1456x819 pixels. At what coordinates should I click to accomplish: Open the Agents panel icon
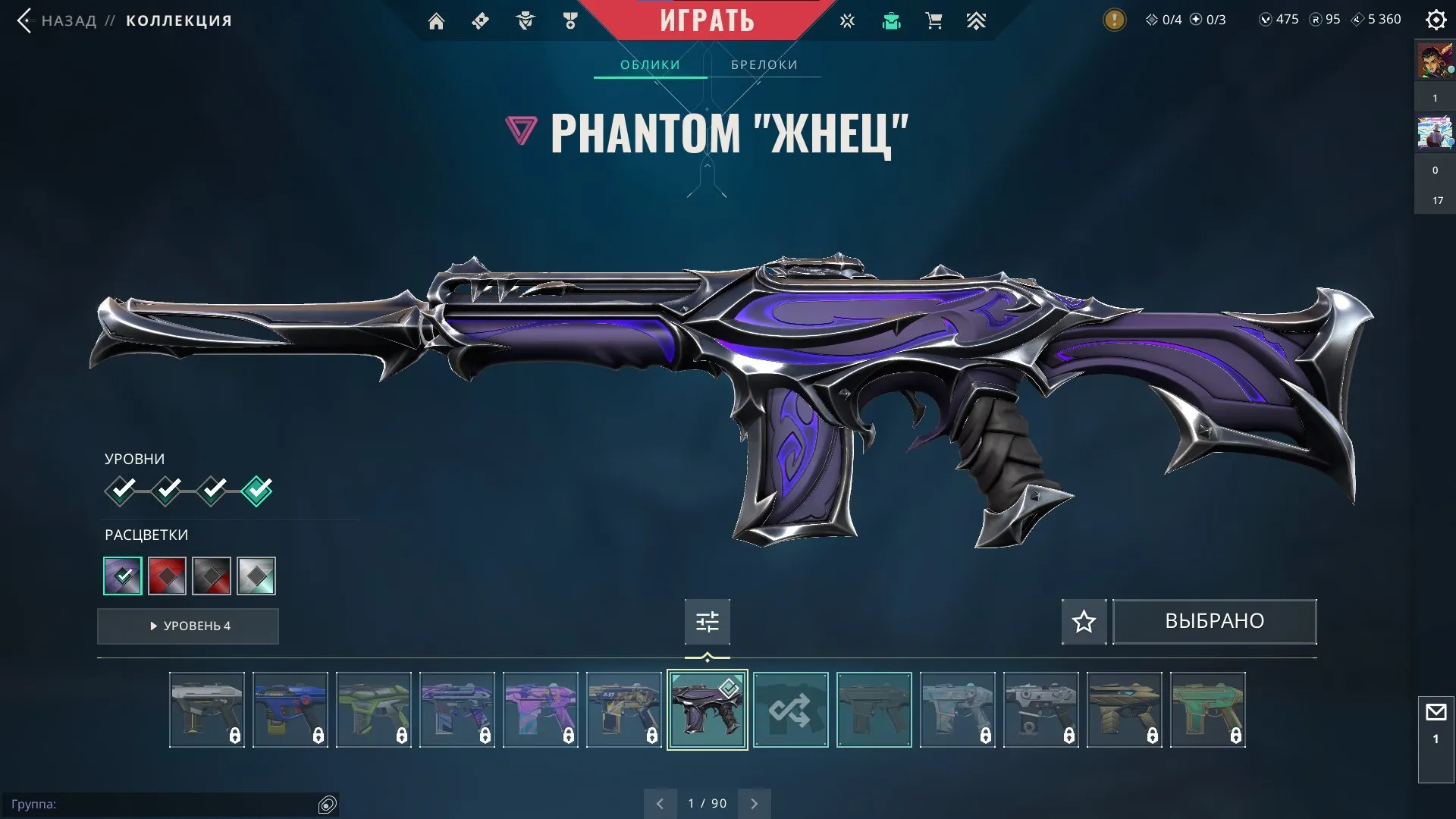tap(523, 20)
